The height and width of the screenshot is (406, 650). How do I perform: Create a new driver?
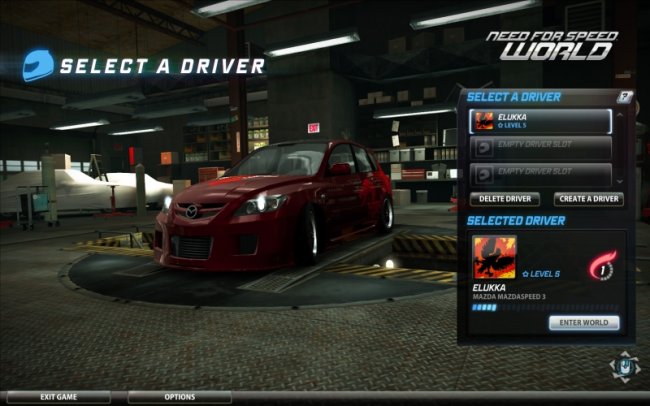click(589, 199)
